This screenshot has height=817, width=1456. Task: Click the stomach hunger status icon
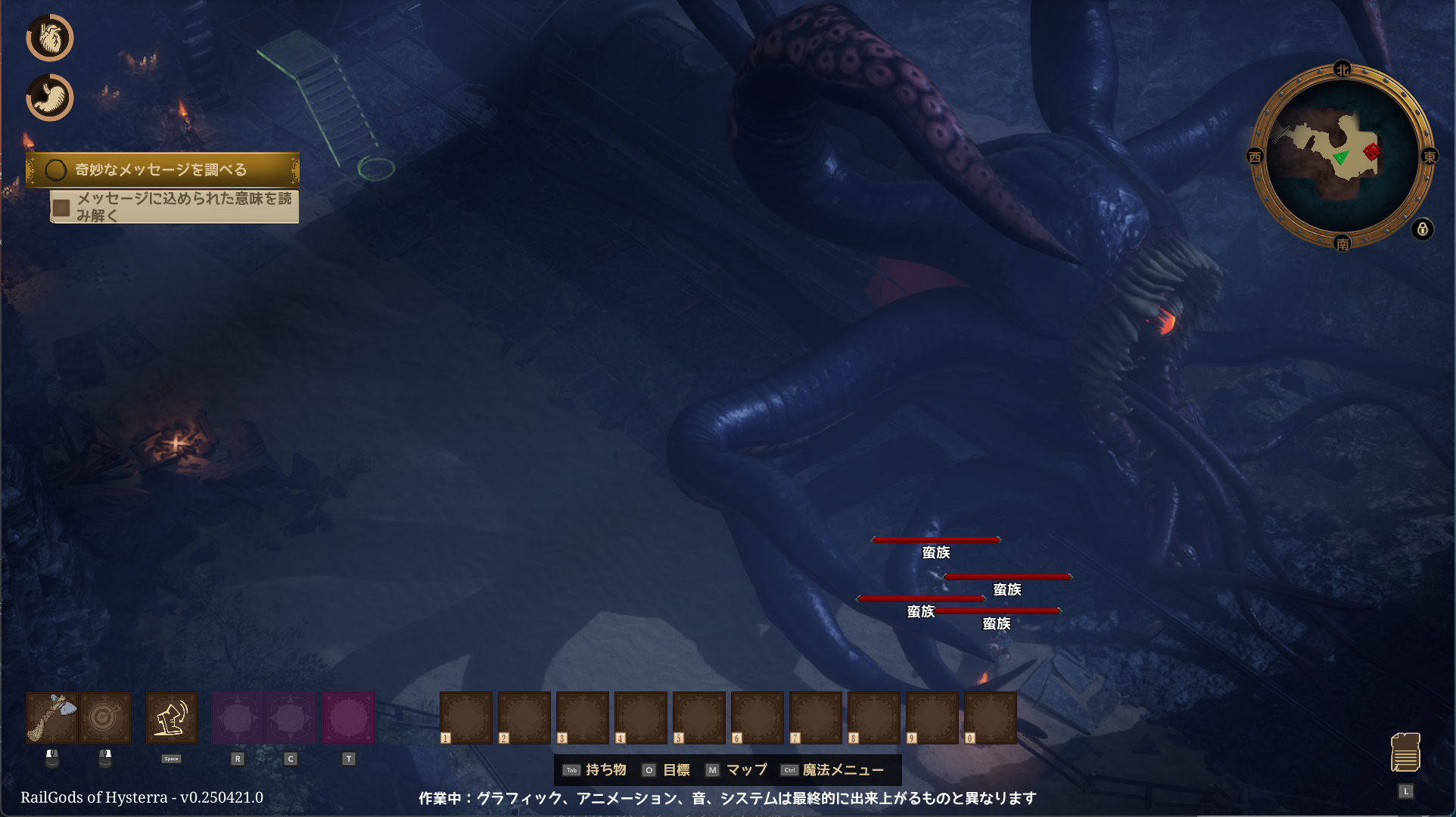coord(50,98)
